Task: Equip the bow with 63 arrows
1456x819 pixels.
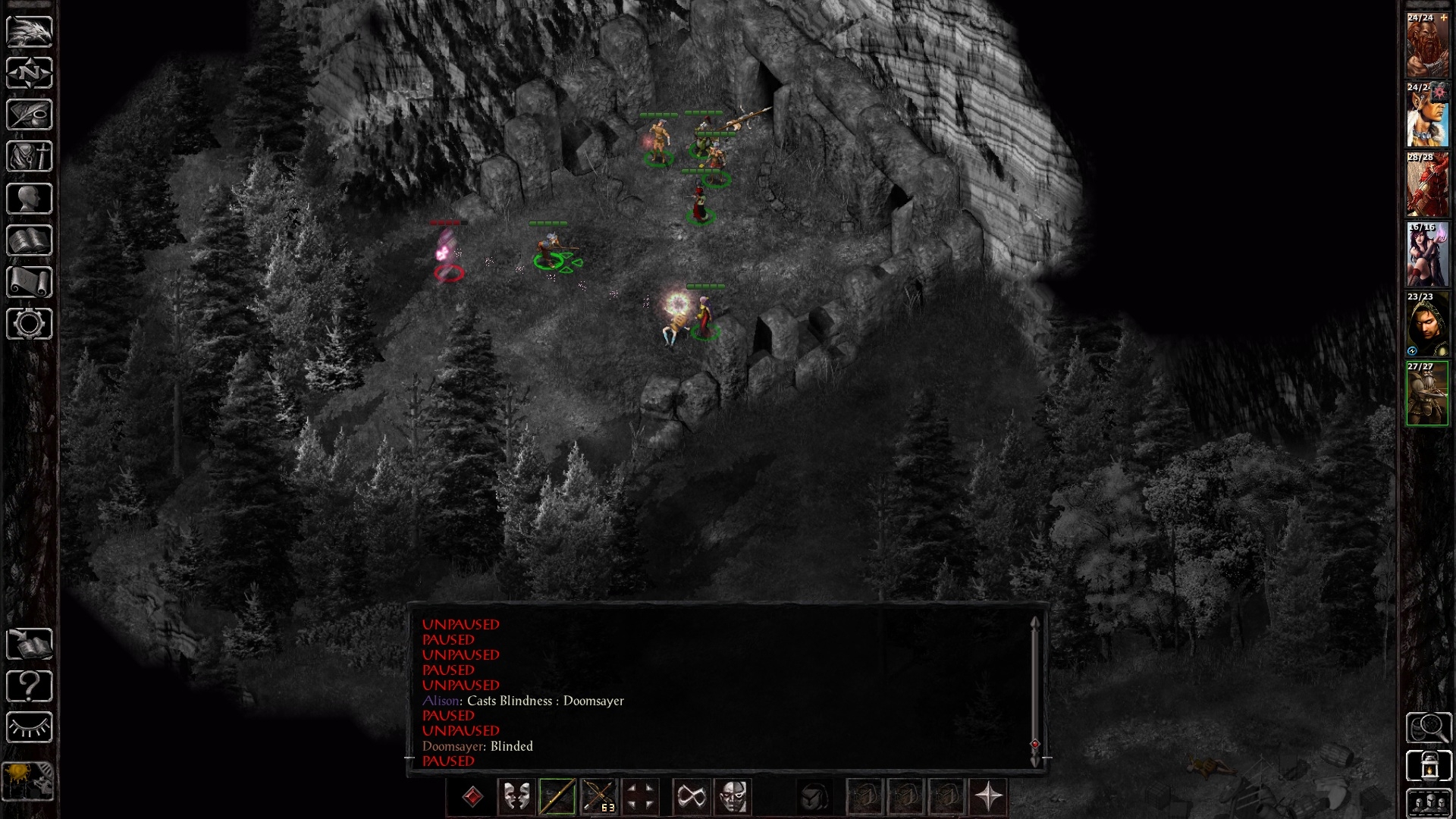Action: (x=598, y=797)
